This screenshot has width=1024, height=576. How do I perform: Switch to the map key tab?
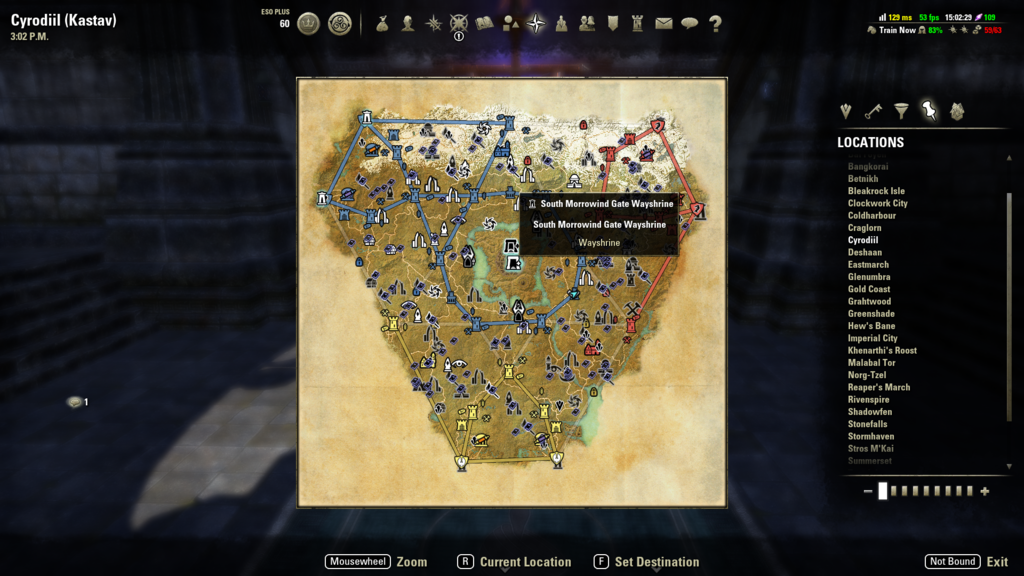click(873, 111)
